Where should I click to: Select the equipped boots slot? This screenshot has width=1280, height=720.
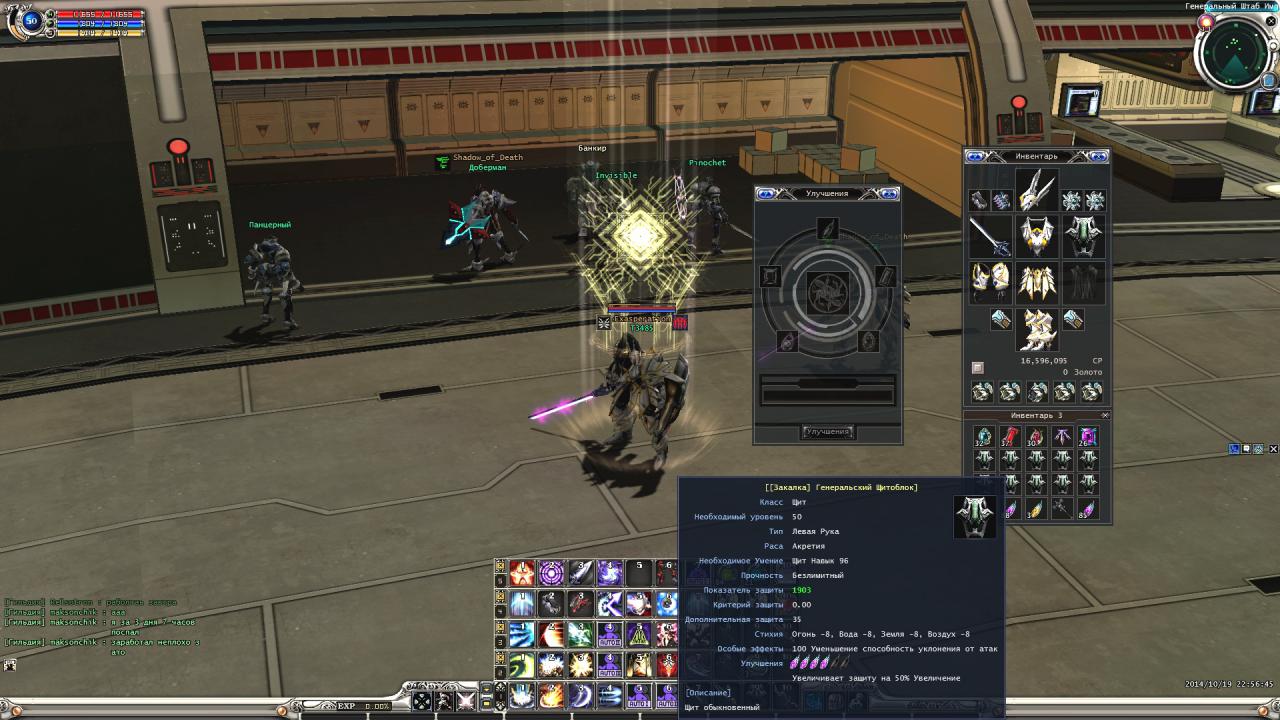pyautogui.click(x=1038, y=328)
